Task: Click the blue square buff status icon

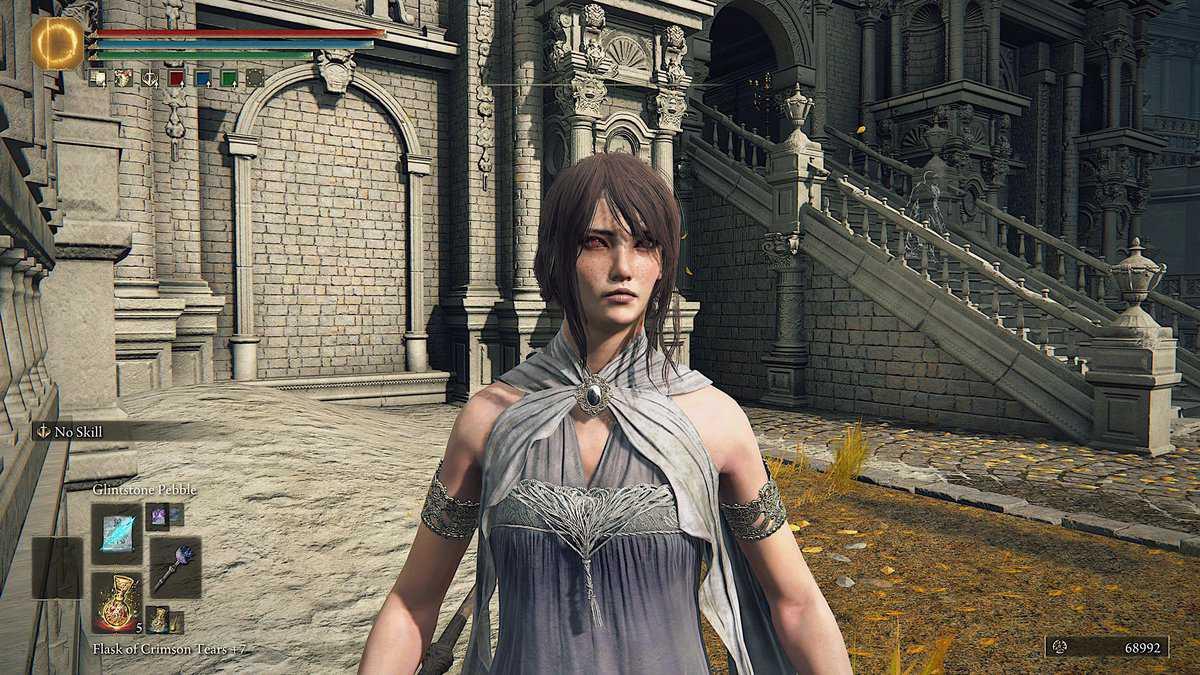Action: (202, 78)
